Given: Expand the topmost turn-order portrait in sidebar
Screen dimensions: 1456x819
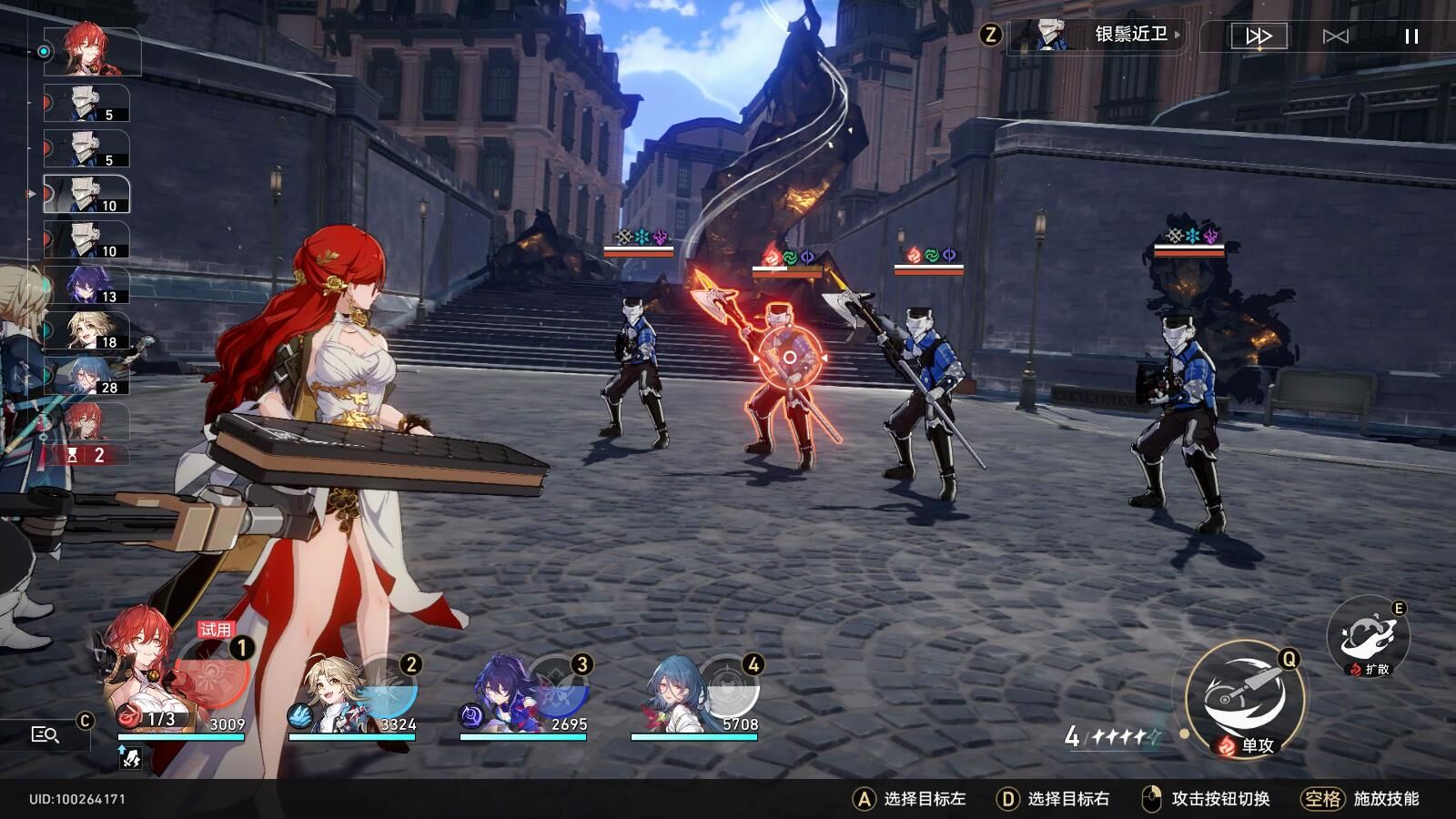Looking at the screenshot, I should coord(91,52).
